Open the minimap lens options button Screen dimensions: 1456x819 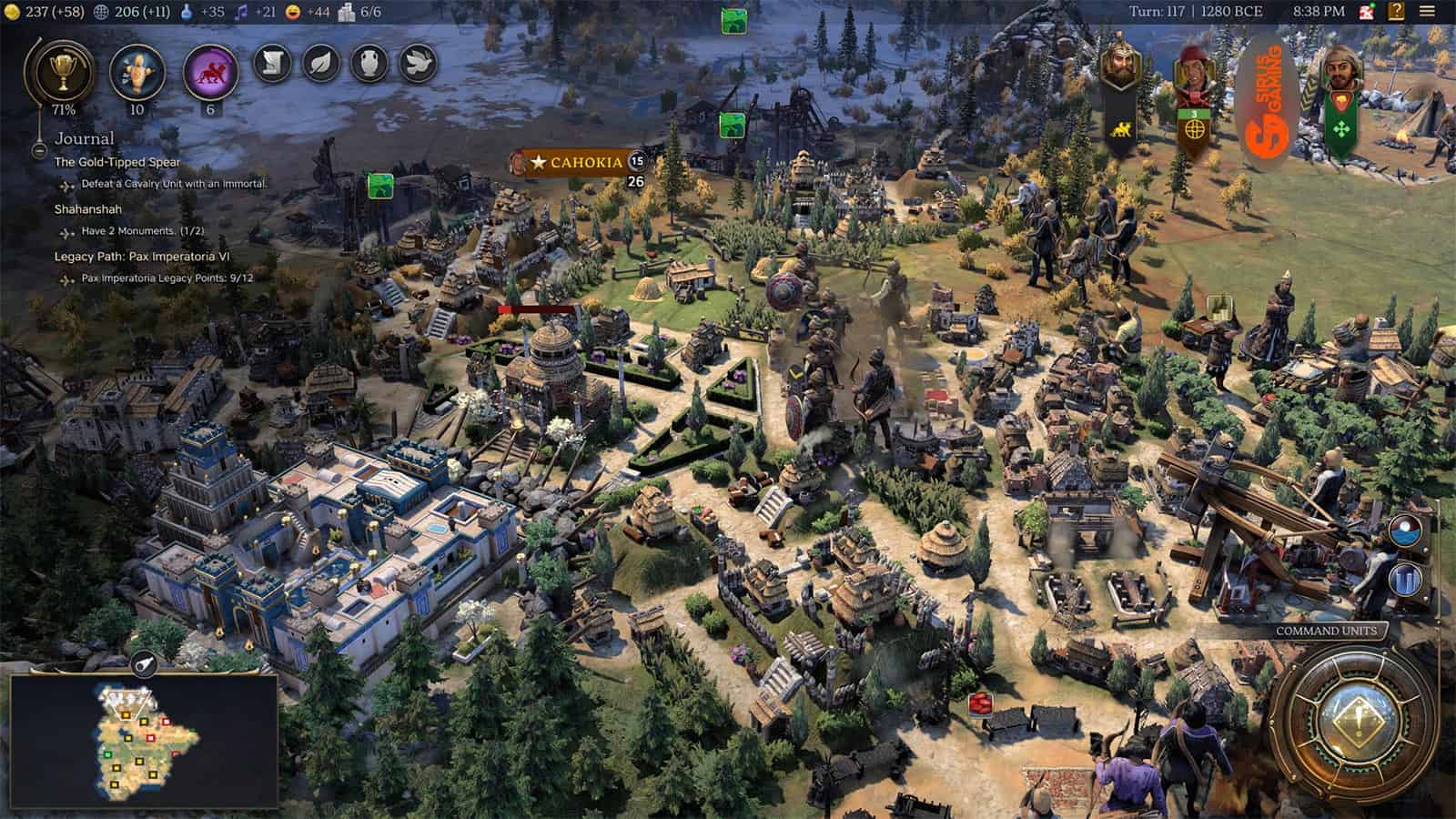tap(144, 664)
